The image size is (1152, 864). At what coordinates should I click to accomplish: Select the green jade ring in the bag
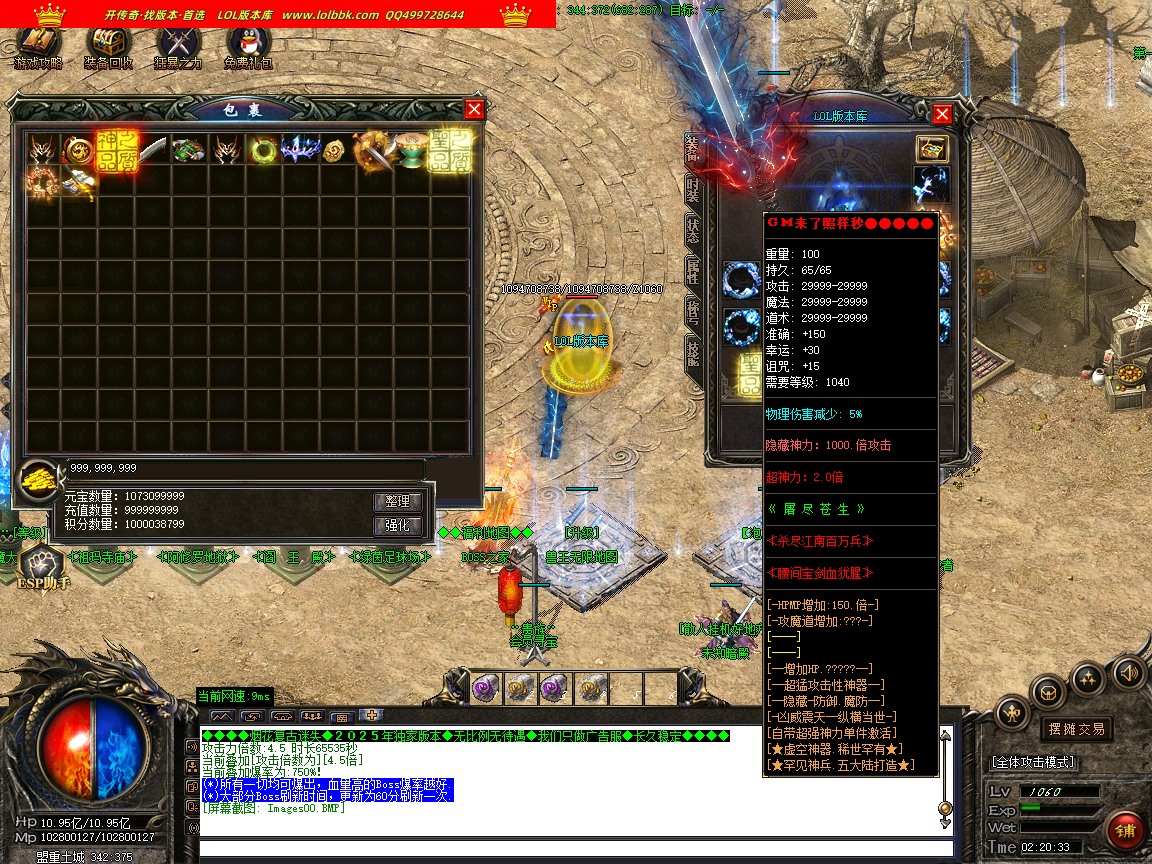coord(264,151)
